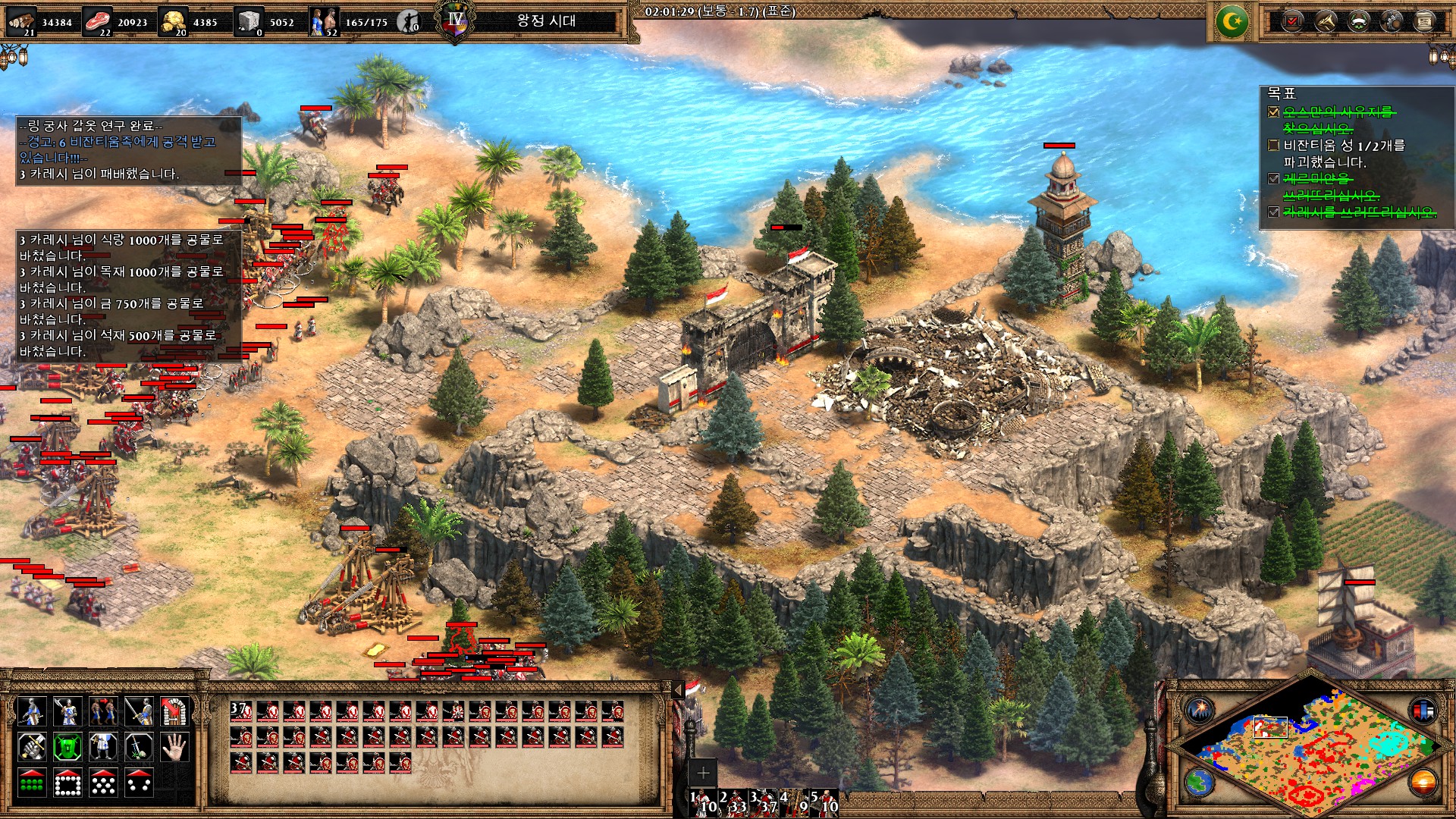Viewport: 1456px width, 819px height.
Task: Choose the hollow box formation button
Action: pyautogui.click(x=67, y=783)
